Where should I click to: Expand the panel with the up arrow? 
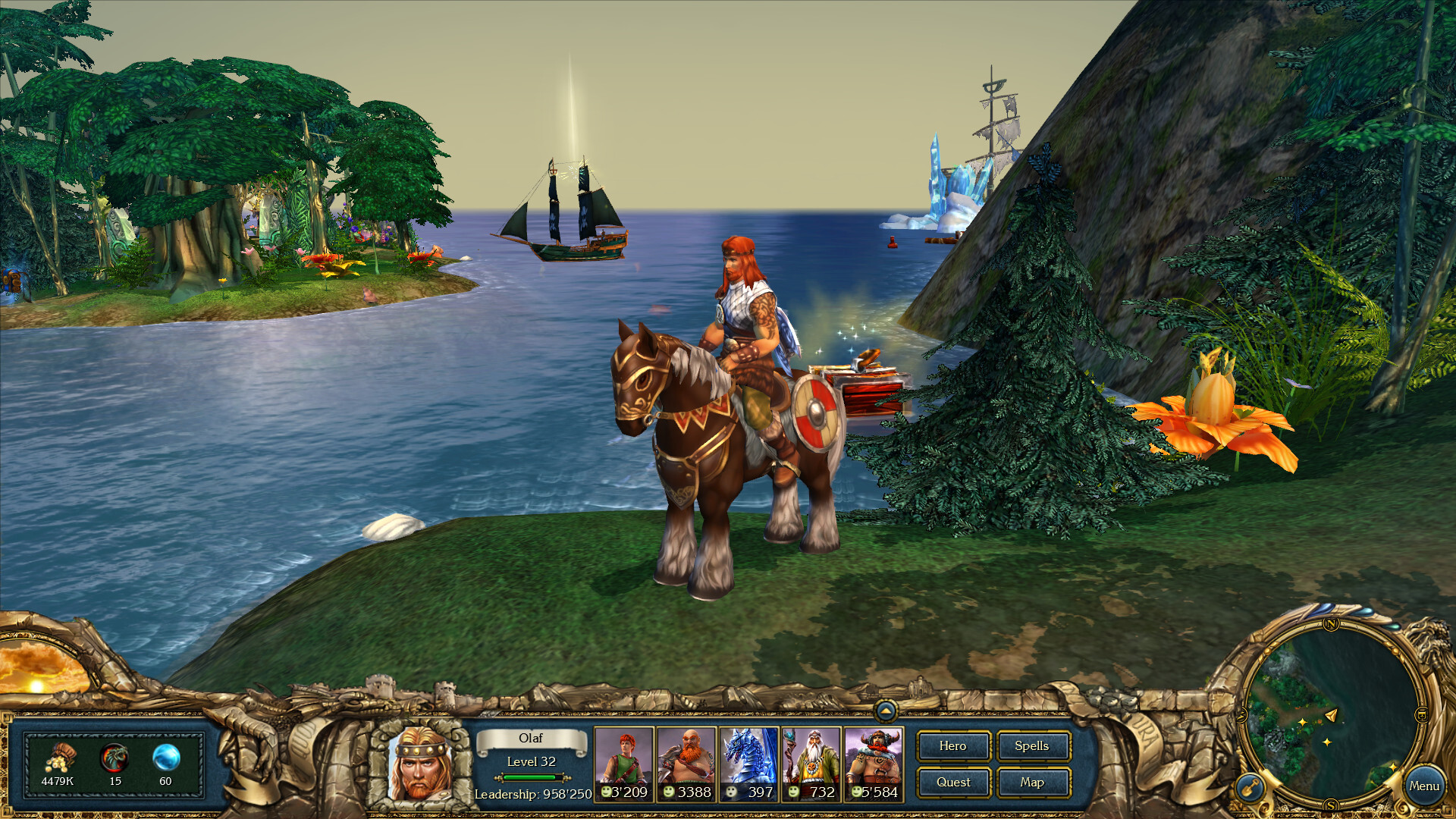[885, 711]
